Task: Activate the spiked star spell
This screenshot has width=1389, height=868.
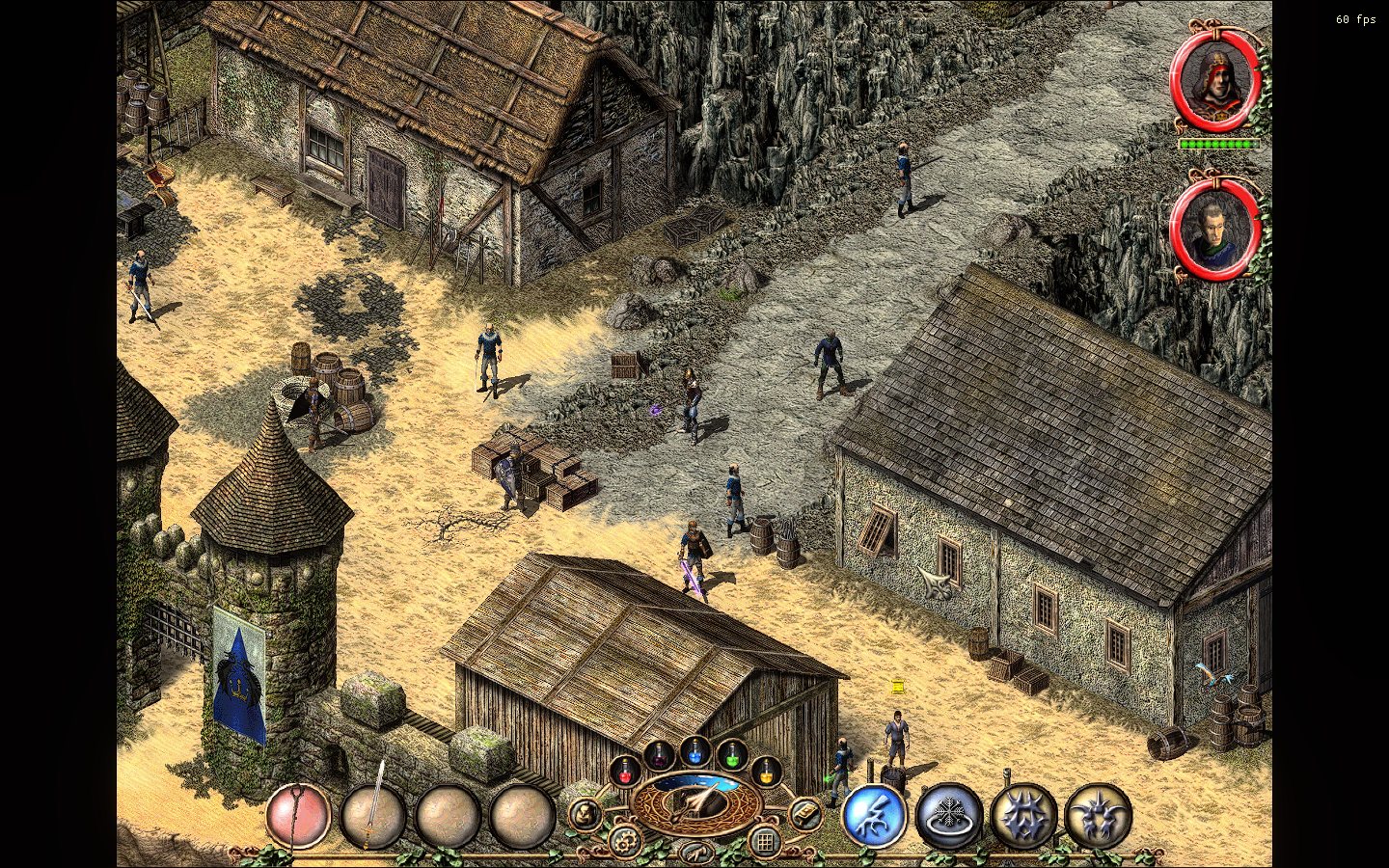Action: click(1023, 816)
